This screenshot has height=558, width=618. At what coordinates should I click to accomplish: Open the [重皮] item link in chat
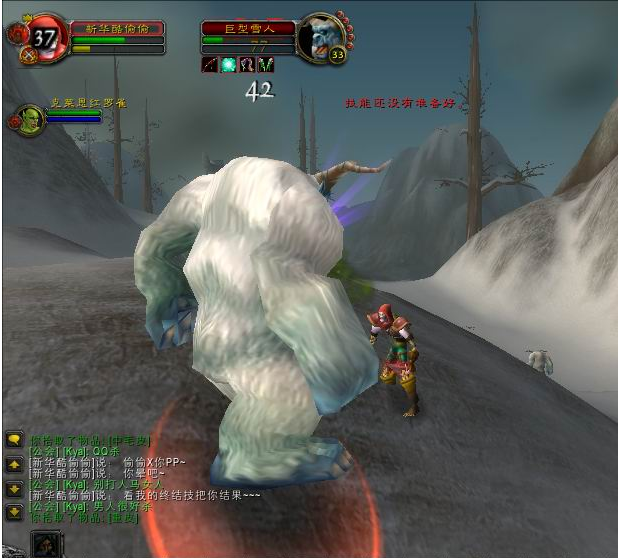point(121,516)
